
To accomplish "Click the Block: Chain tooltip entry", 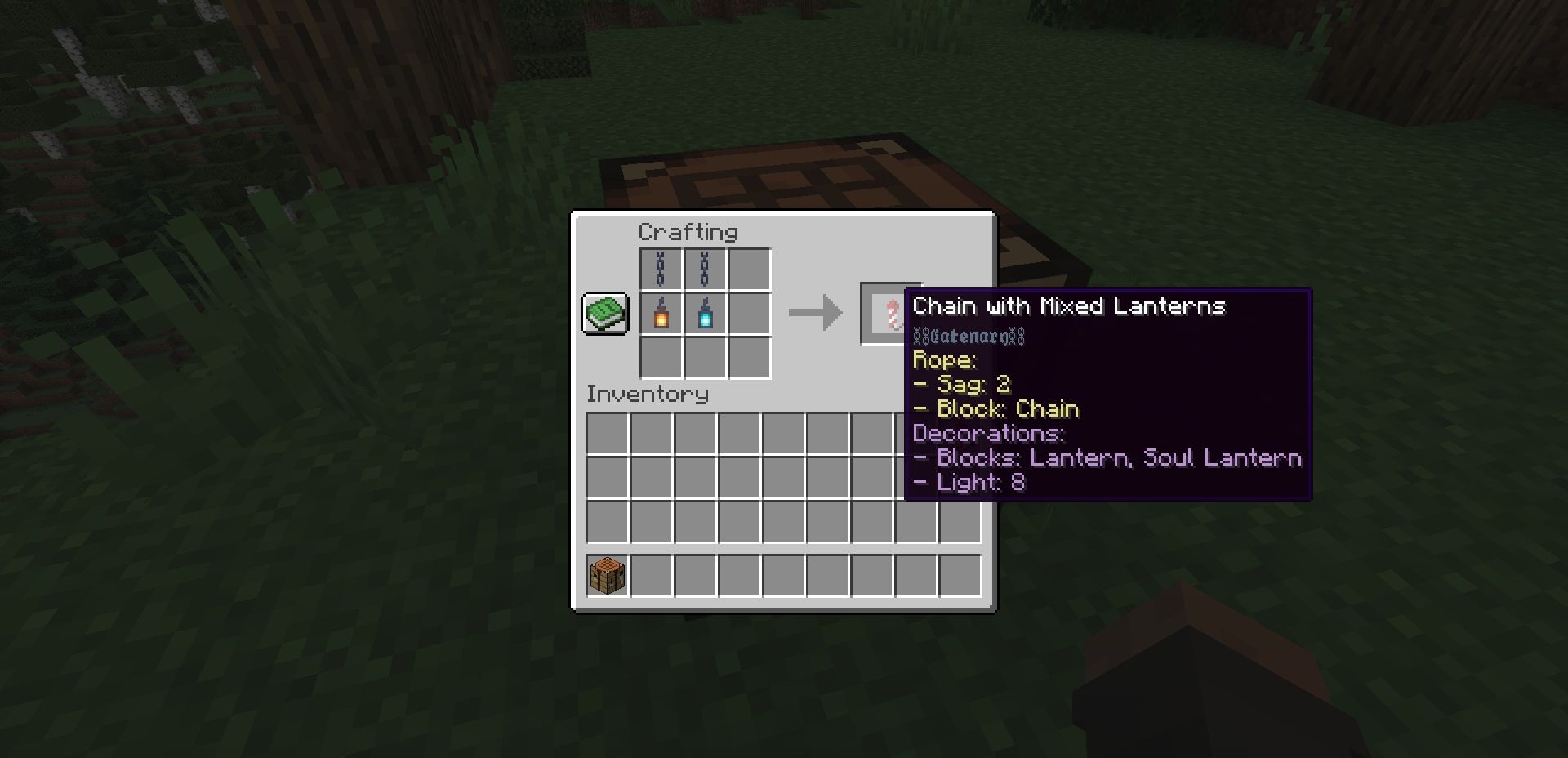I will tap(996, 408).
